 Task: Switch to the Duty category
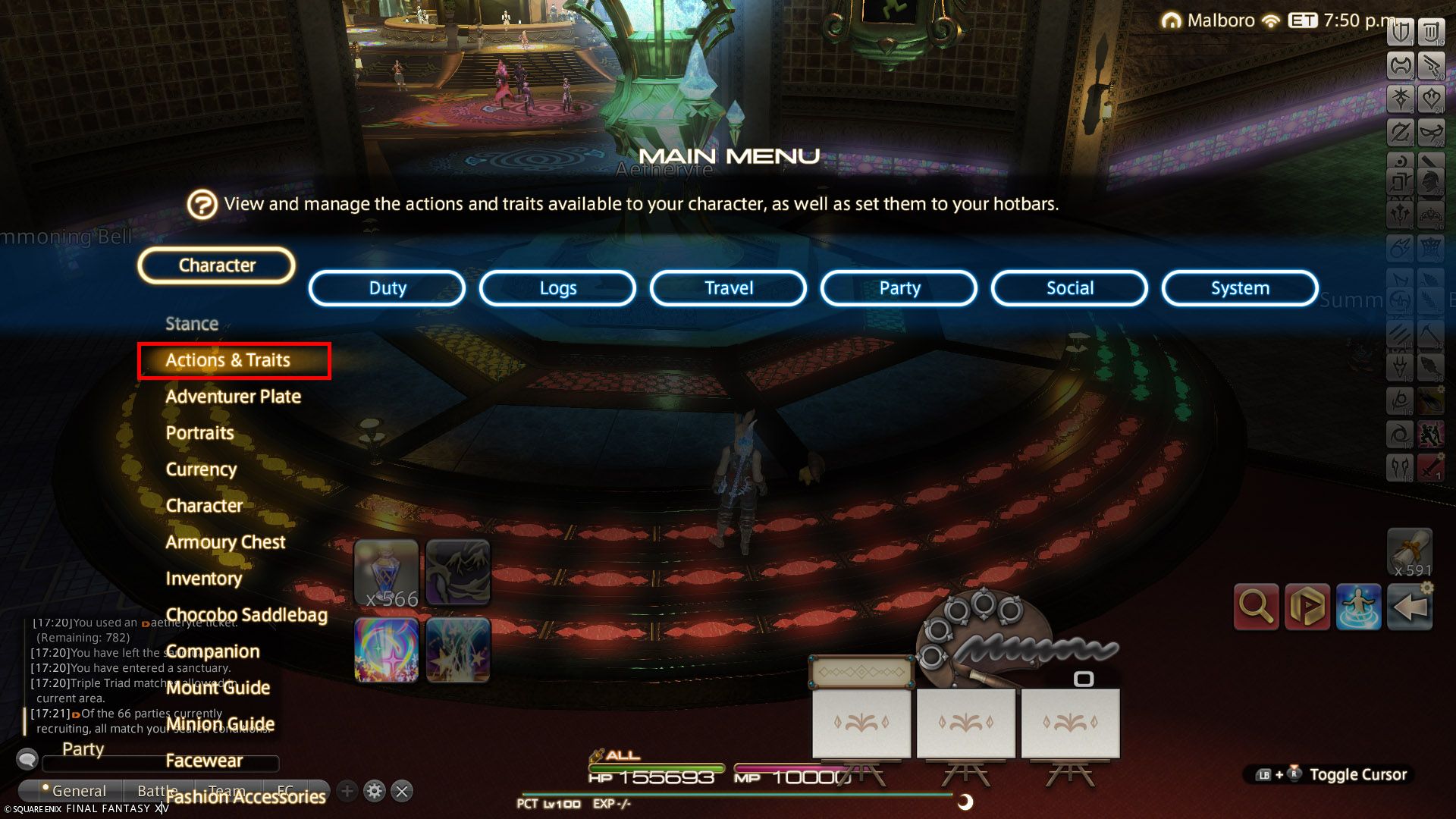click(387, 288)
